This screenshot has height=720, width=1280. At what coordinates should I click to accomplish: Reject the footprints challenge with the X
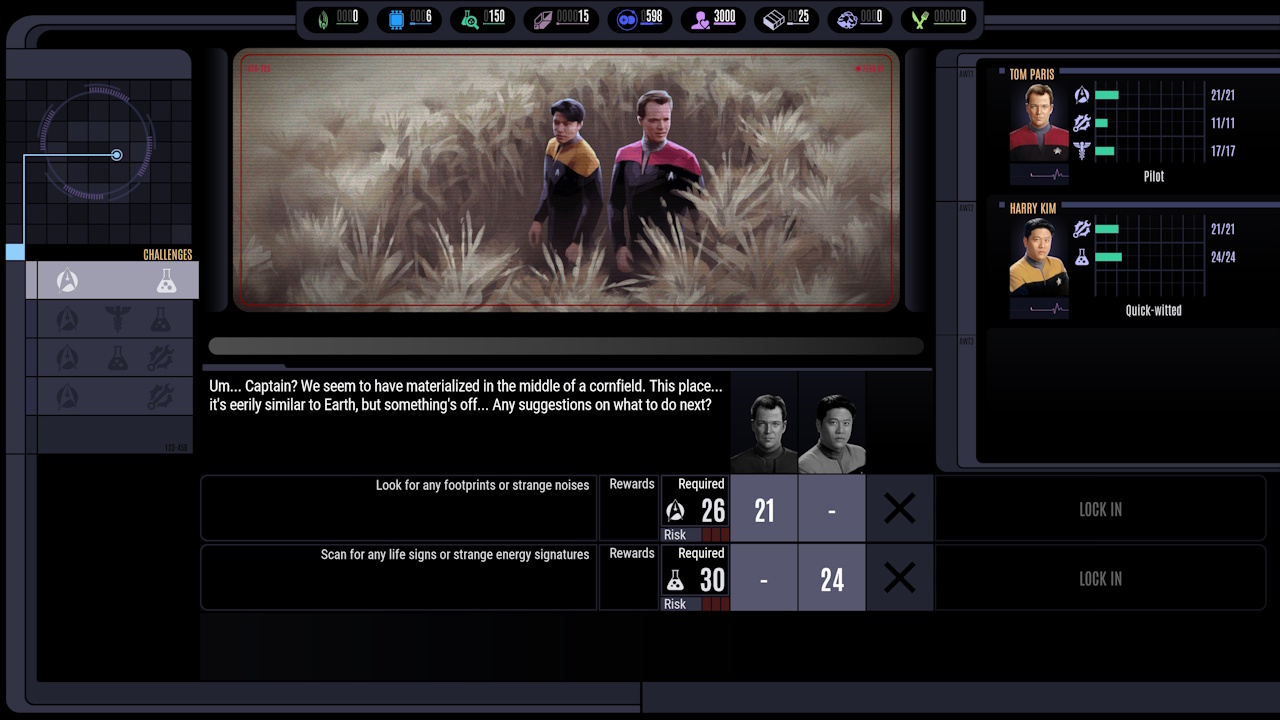(899, 508)
